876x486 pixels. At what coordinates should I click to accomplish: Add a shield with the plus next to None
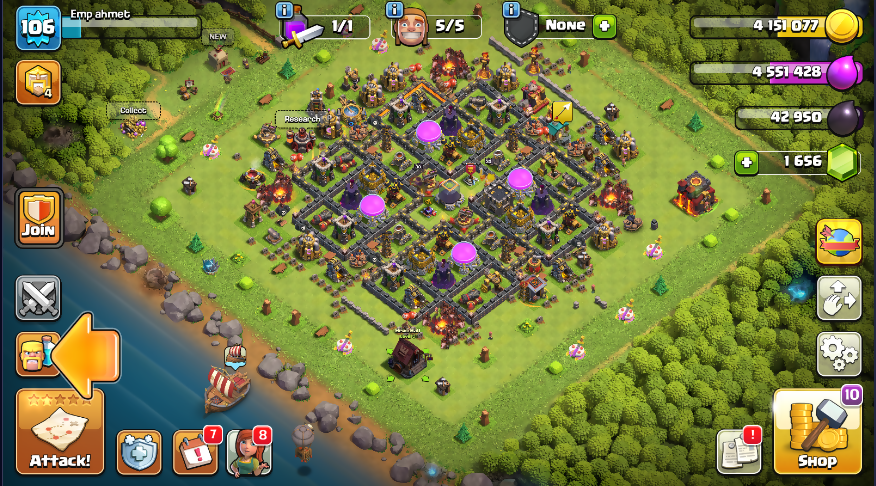[604, 26]
